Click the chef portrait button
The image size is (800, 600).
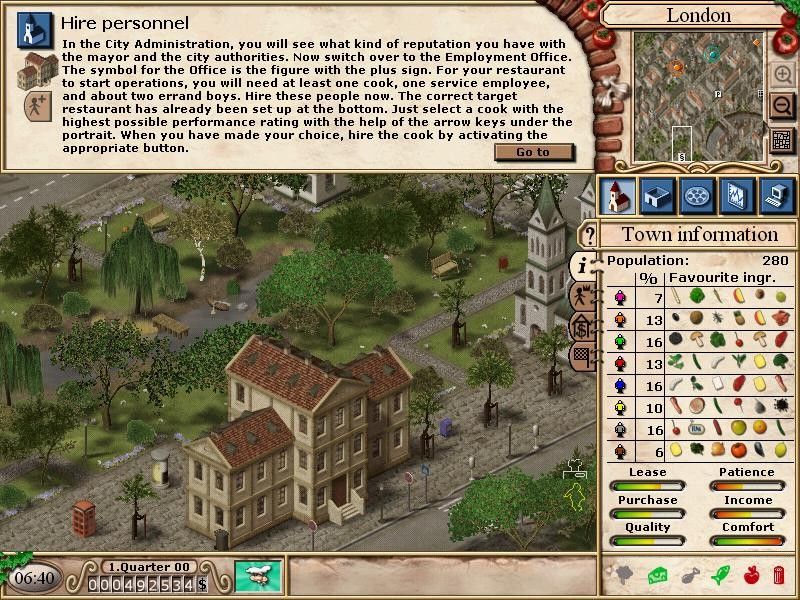pos(258,578)
